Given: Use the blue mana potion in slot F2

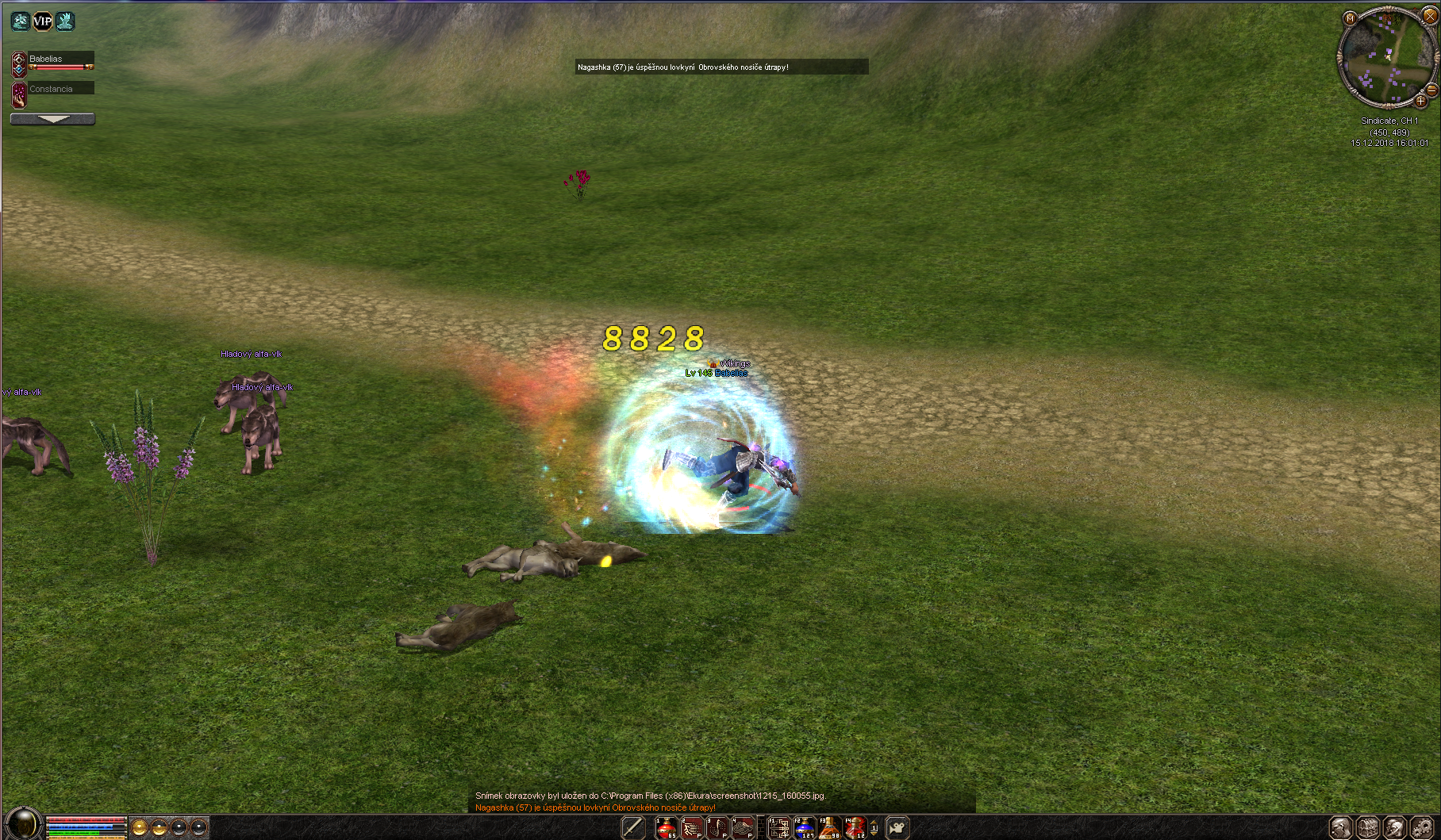Looking at the screenshot, I should pyautogui.click(x=805, y=828).
